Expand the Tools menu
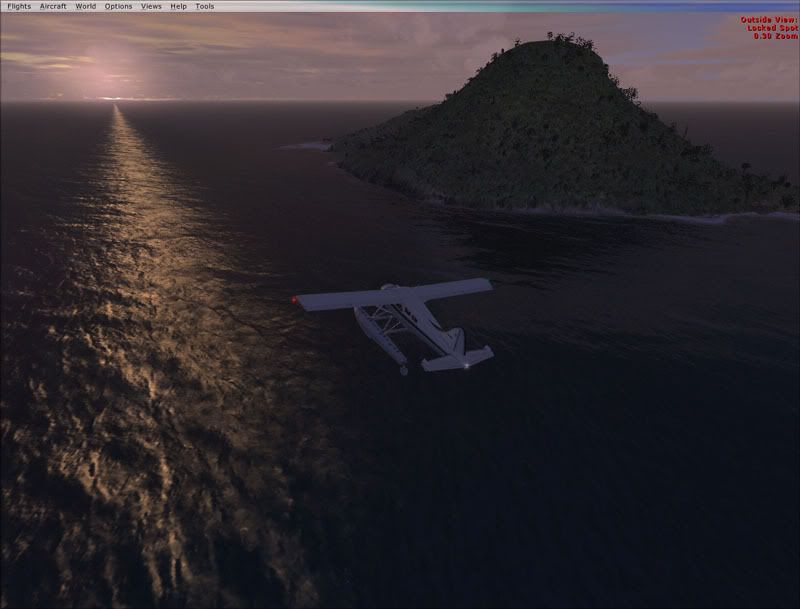Screen dimensions: 800x609 click(x=204, y=6)
